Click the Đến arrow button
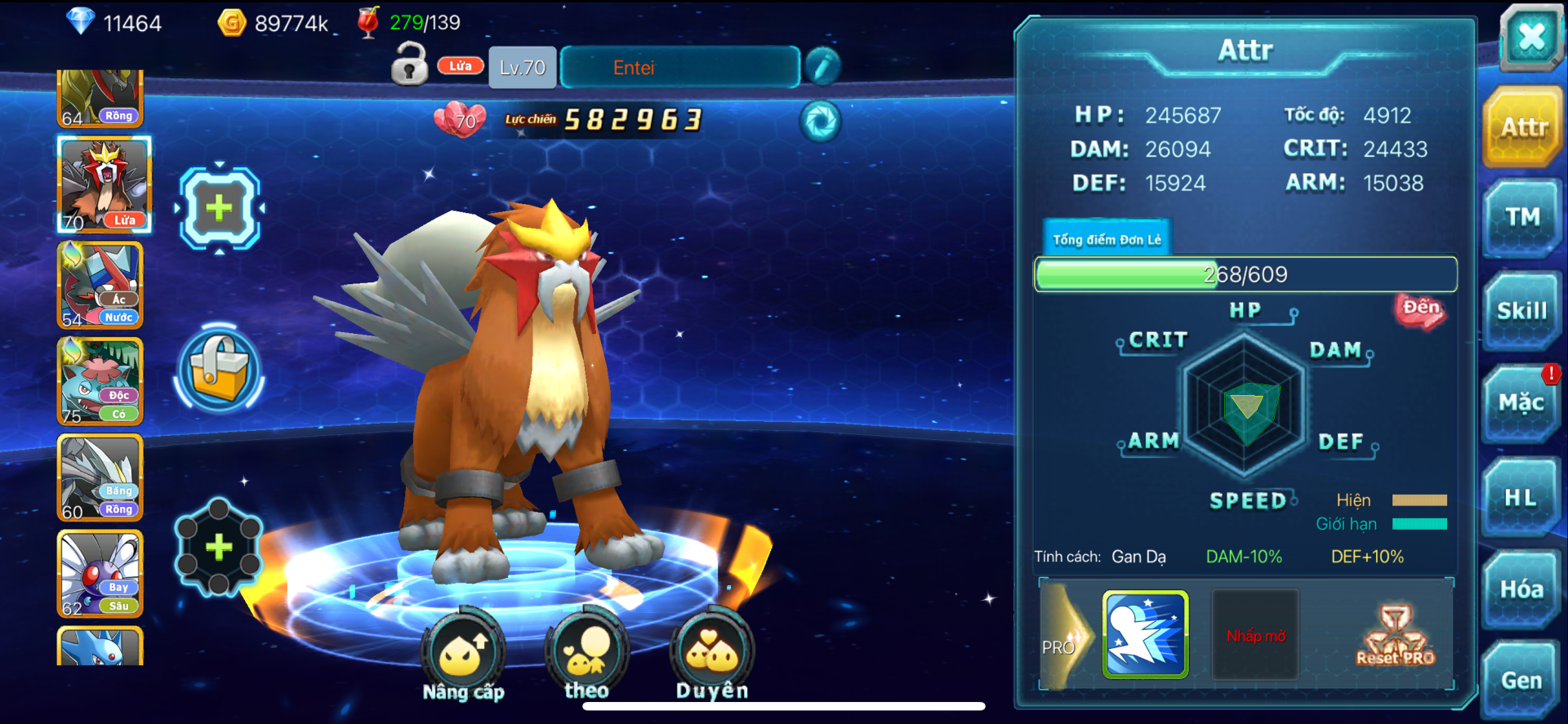This screenshot has width=1568, height=724. click(x=1420, y=310)
